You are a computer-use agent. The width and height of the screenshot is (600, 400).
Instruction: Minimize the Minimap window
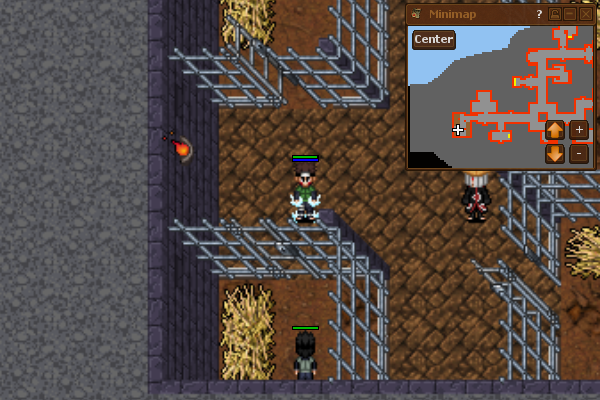point(570,14)
